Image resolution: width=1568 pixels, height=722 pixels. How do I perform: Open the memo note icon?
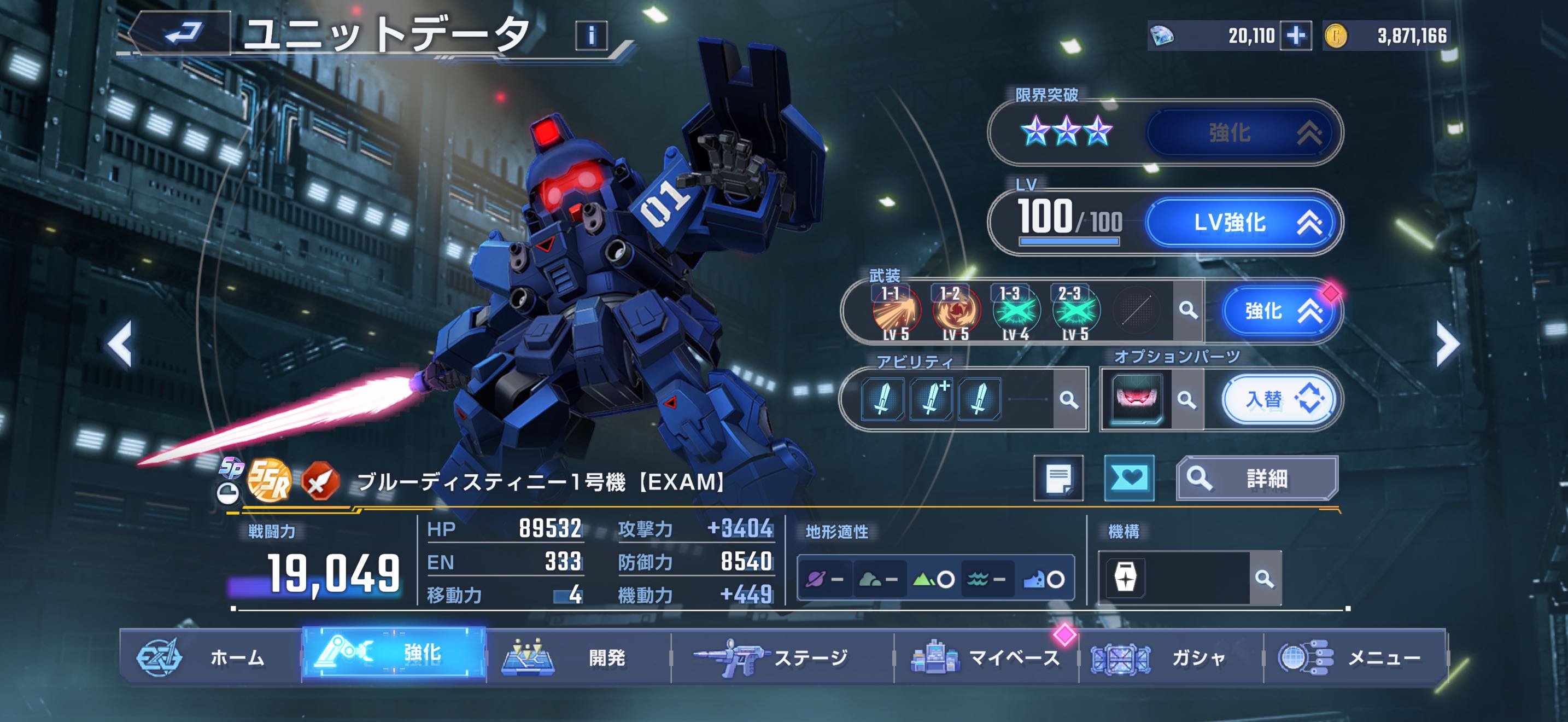point(1058,479)
